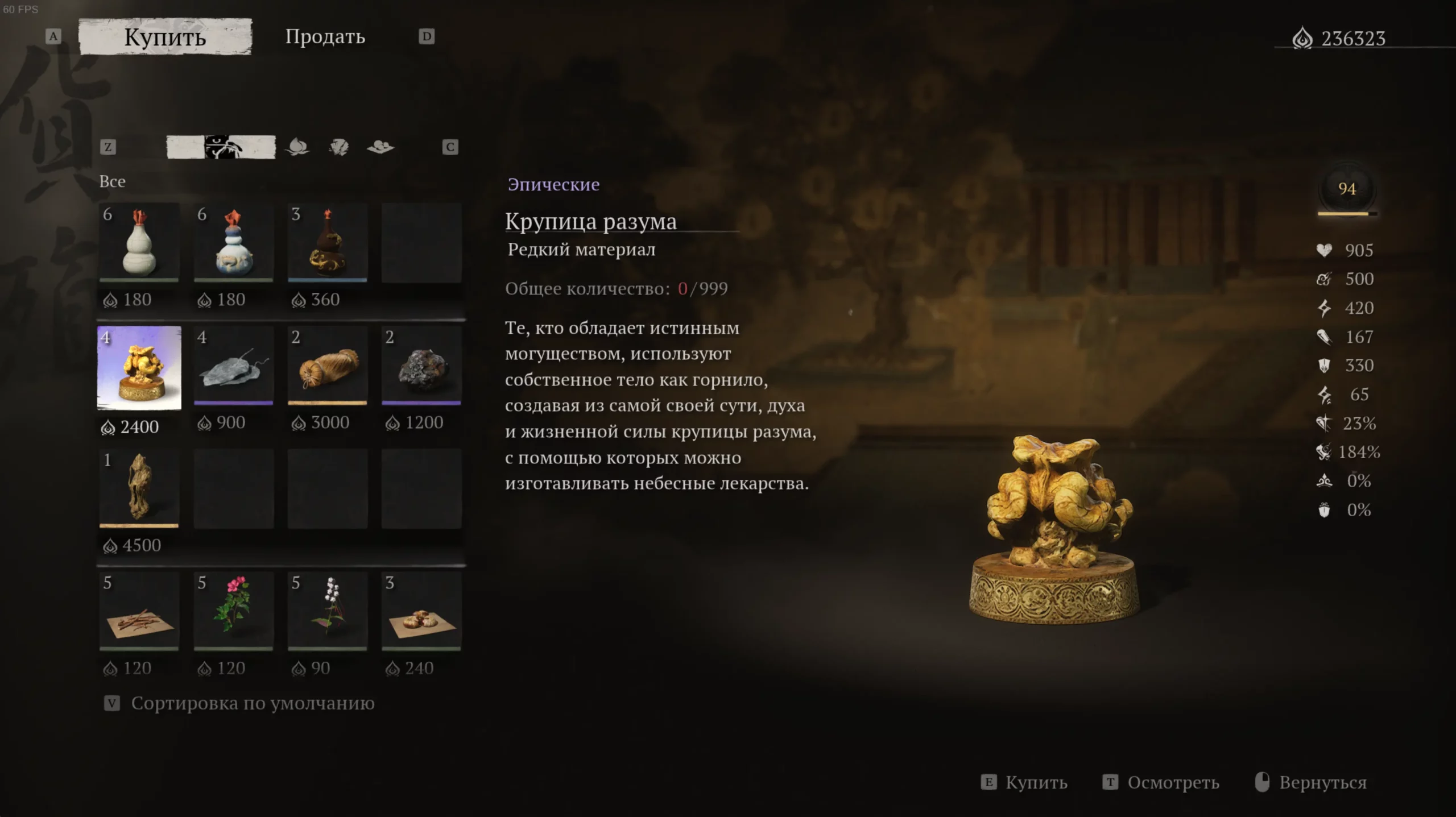Pick the blue-and-white gourd item

pos(233,243)
